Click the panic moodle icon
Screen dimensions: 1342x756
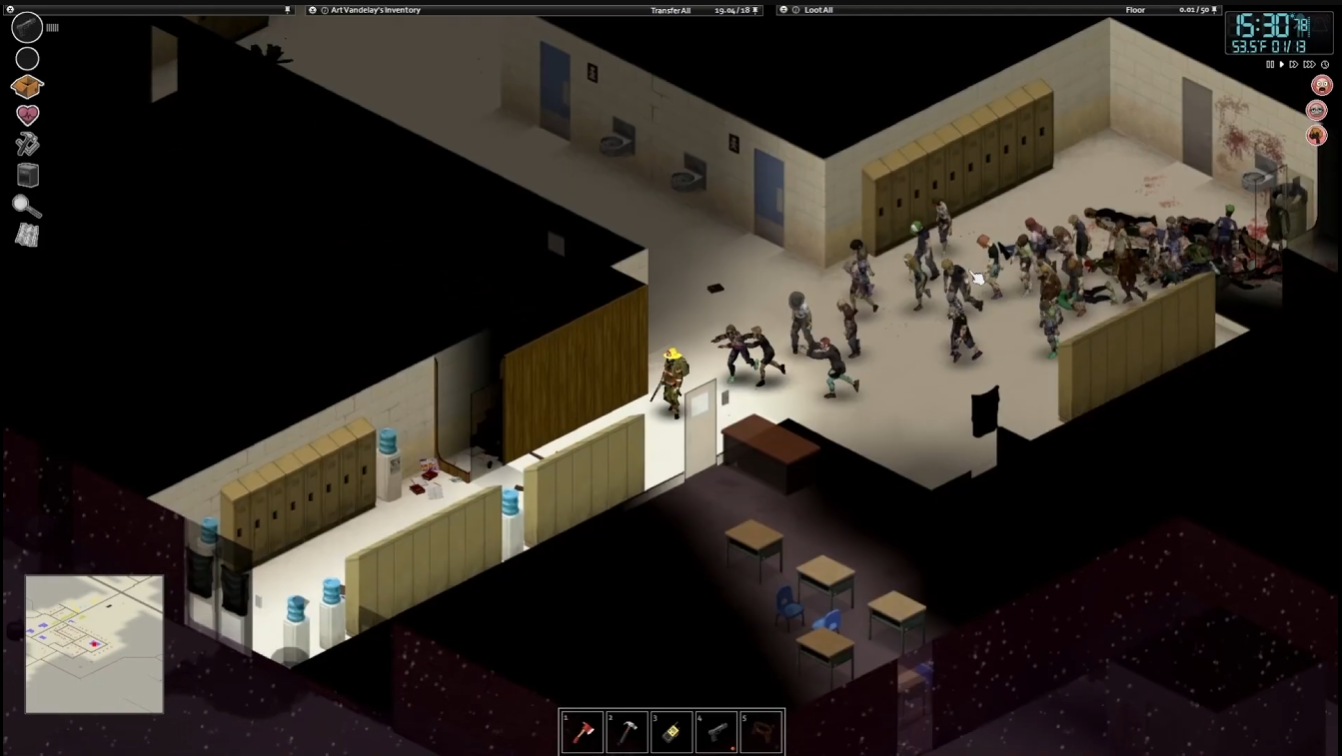click(x=1321, y=86)
